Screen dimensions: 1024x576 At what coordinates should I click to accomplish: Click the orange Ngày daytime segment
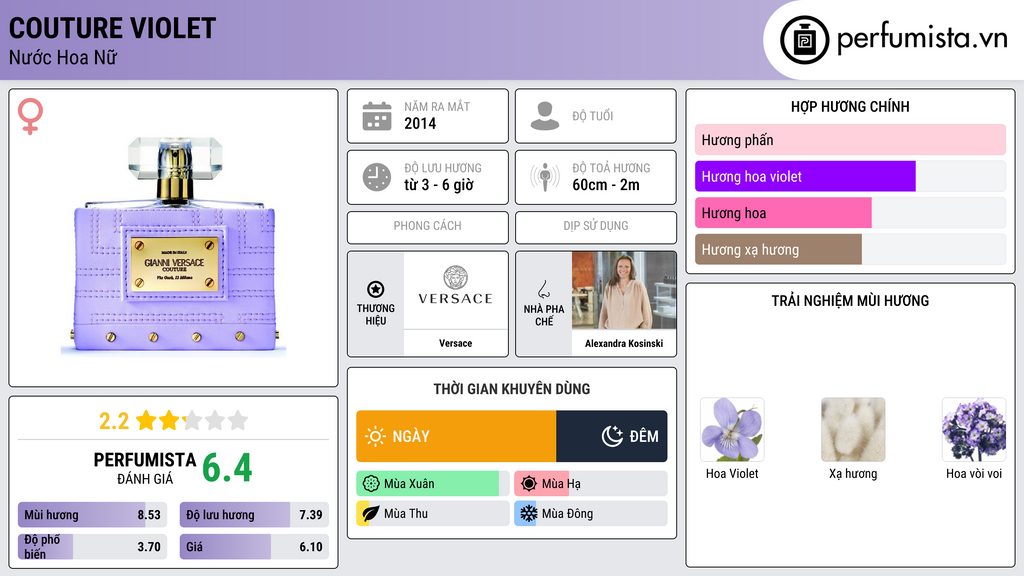(x=456, y=436)
